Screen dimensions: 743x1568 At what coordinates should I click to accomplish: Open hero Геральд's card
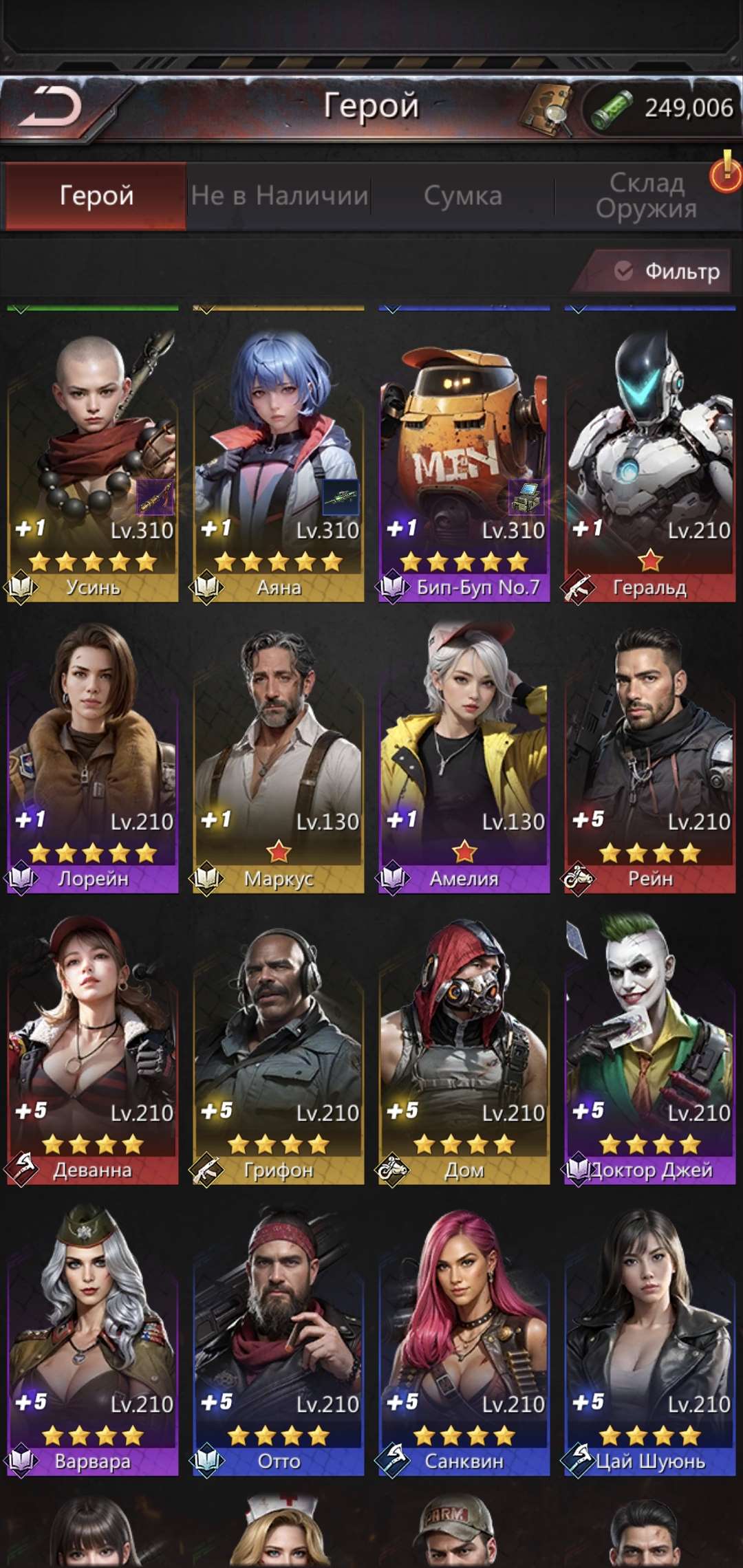coord(650,454)
